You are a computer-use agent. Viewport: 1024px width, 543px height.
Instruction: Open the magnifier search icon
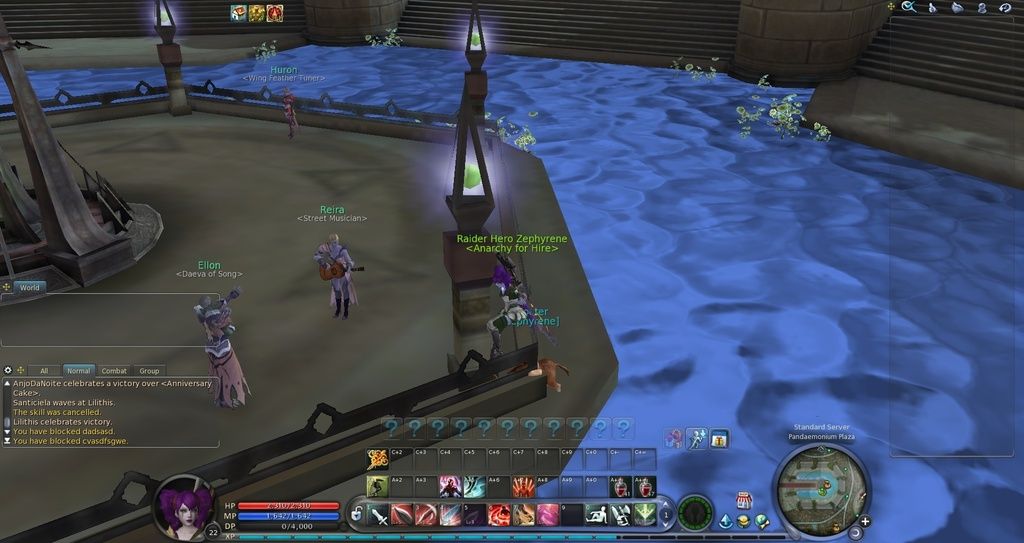[909, 7]
